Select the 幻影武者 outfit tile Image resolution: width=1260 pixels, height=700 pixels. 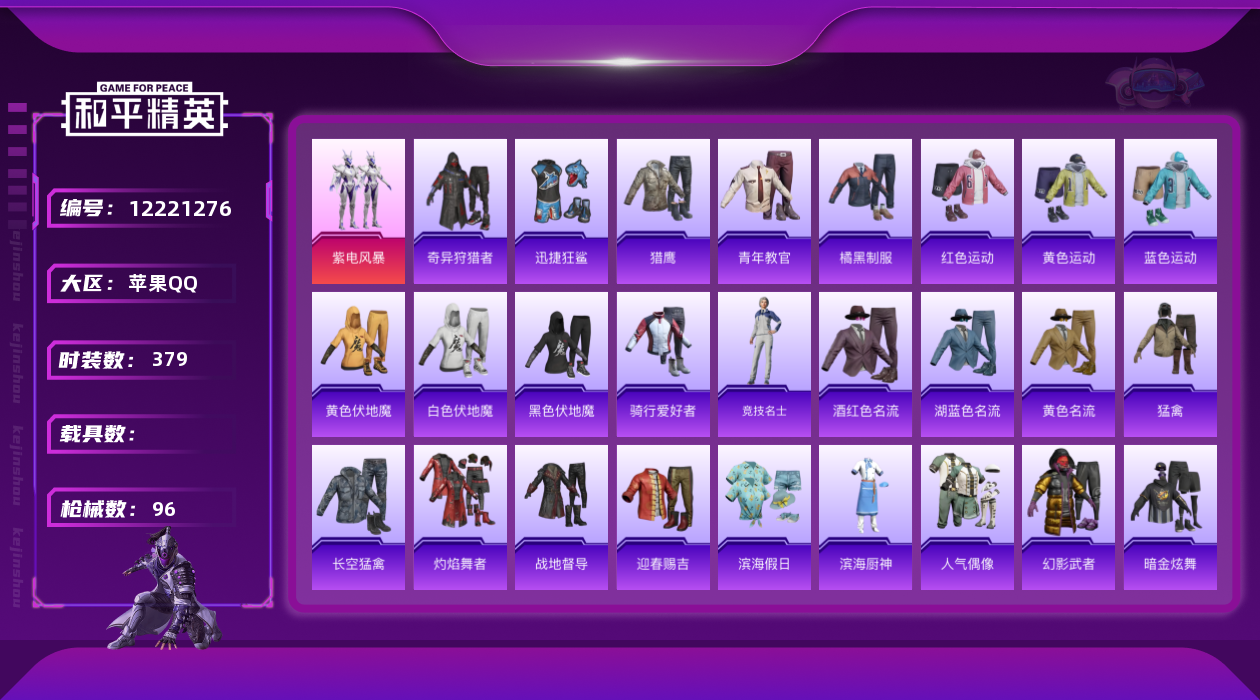pos(1068,517)
